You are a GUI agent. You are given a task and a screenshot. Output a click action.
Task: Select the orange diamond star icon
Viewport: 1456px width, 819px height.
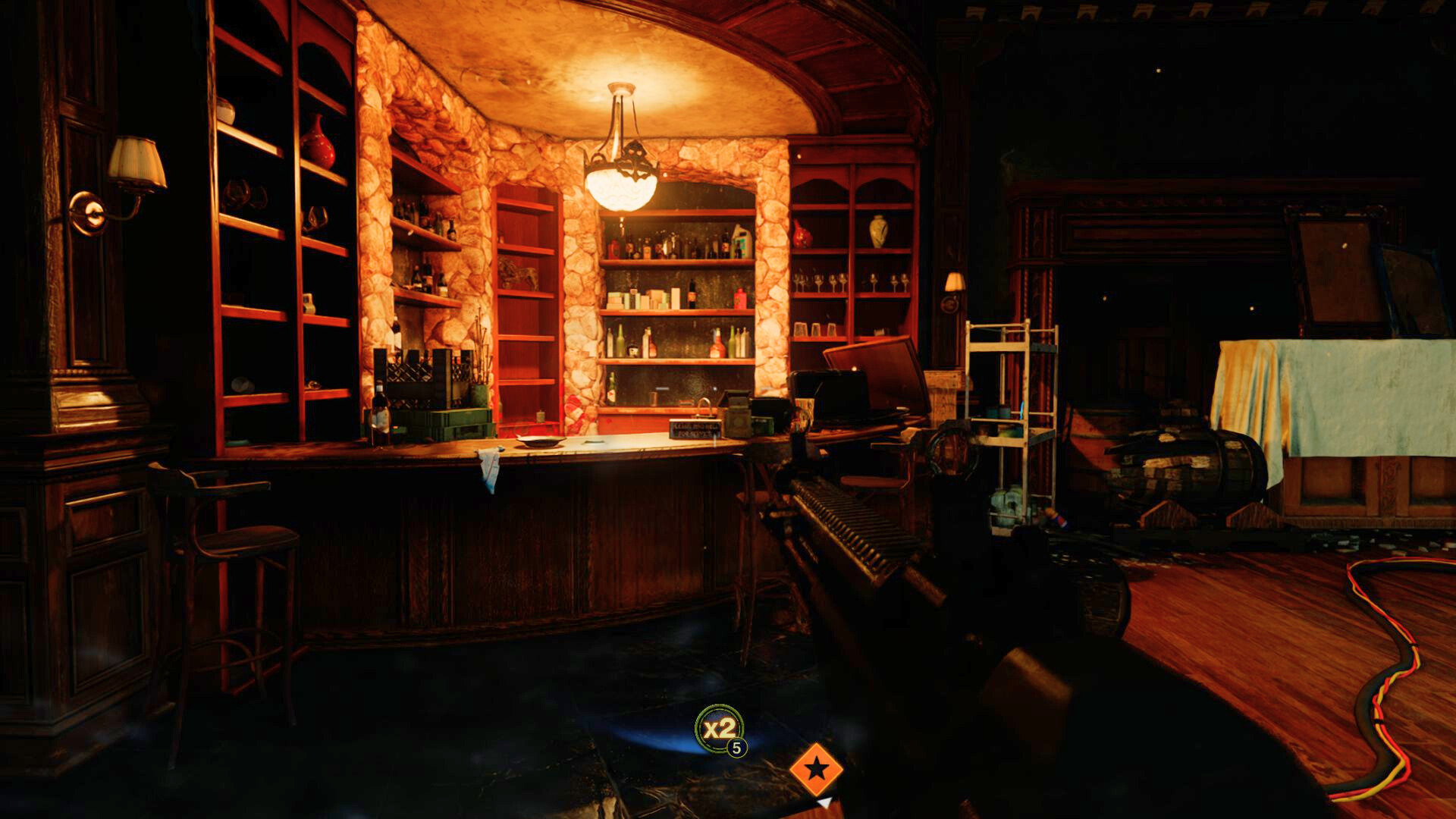pos(816,770)
